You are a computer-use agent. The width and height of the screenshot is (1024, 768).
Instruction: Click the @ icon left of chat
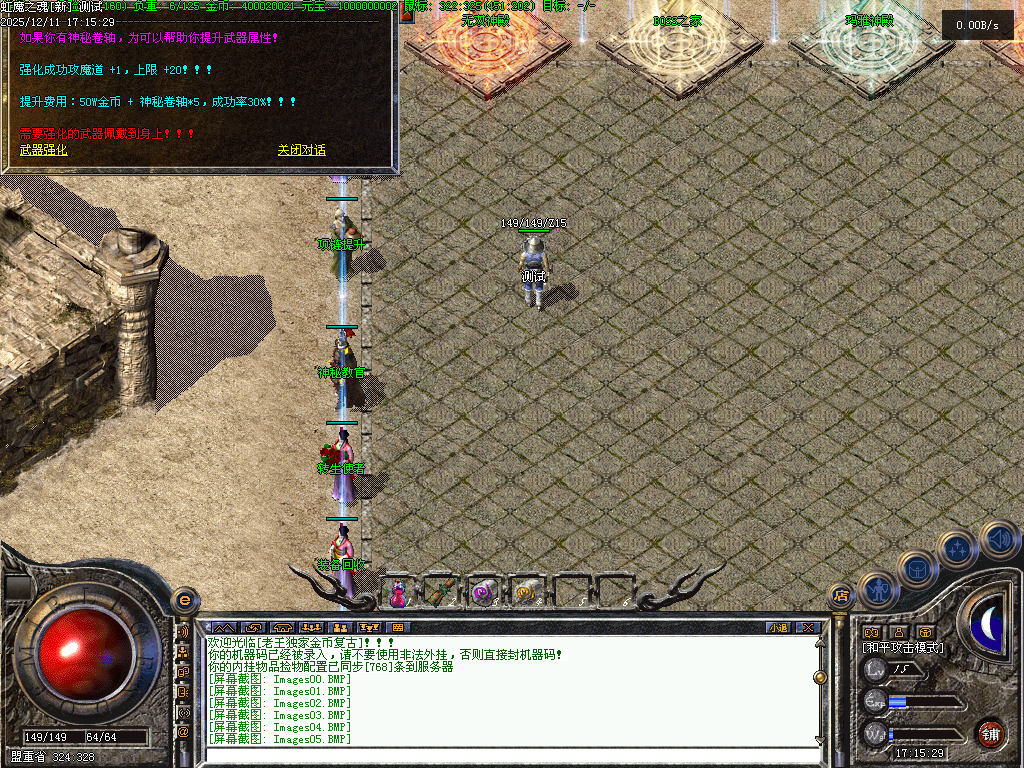coord(183,731)
